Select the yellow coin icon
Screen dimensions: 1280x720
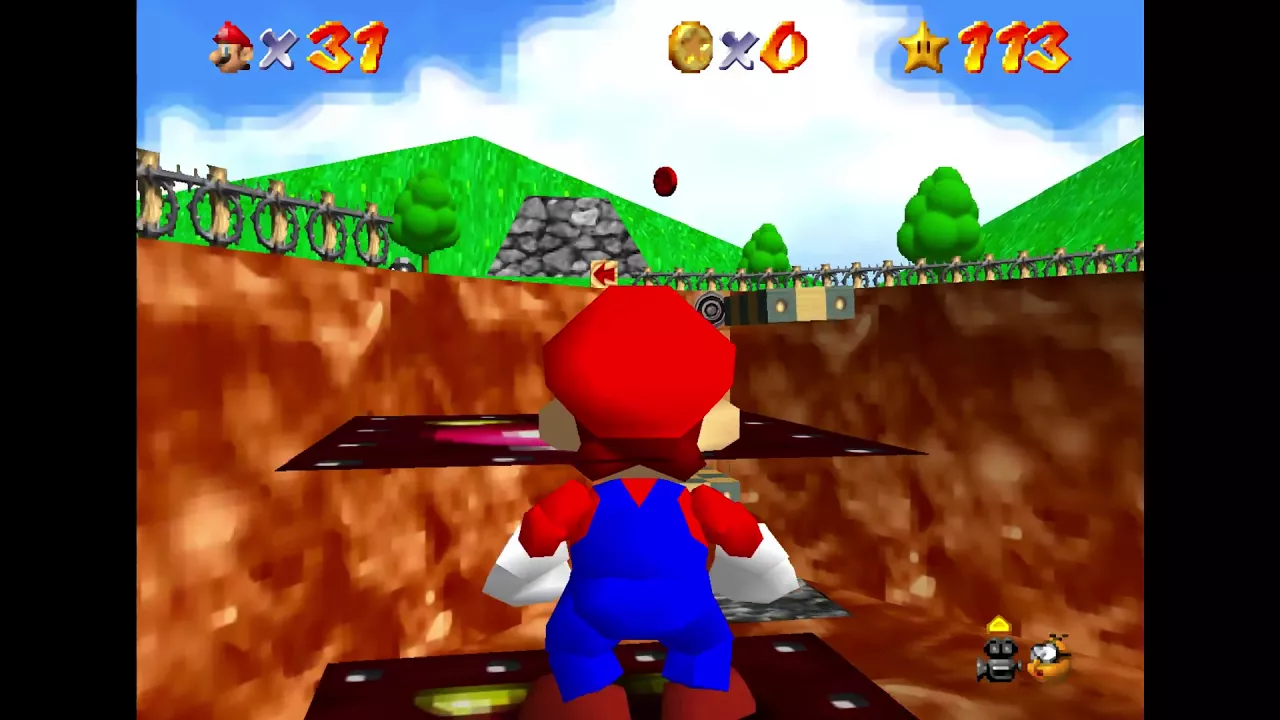coord(690,47)
